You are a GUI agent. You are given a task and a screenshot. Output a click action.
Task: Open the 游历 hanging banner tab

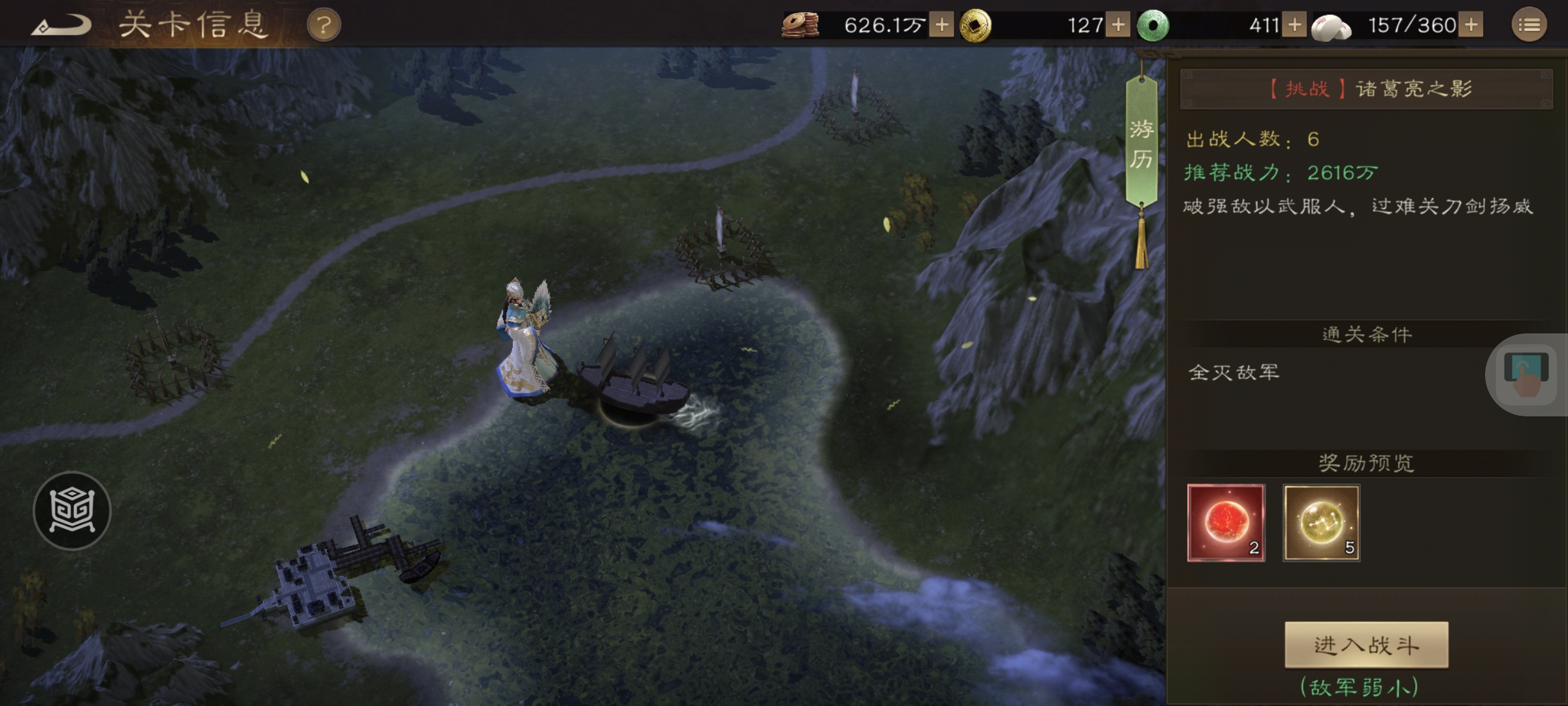pyautogui.click(x=1141, y=144)
